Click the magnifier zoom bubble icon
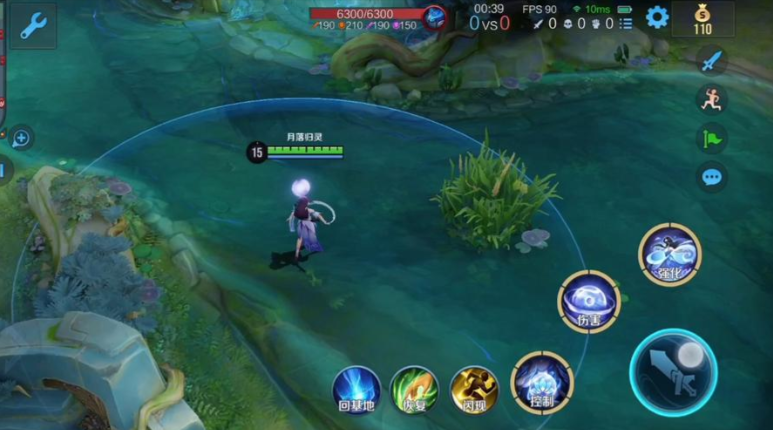This screenshot has height=430, width=773. pos(21,138)
